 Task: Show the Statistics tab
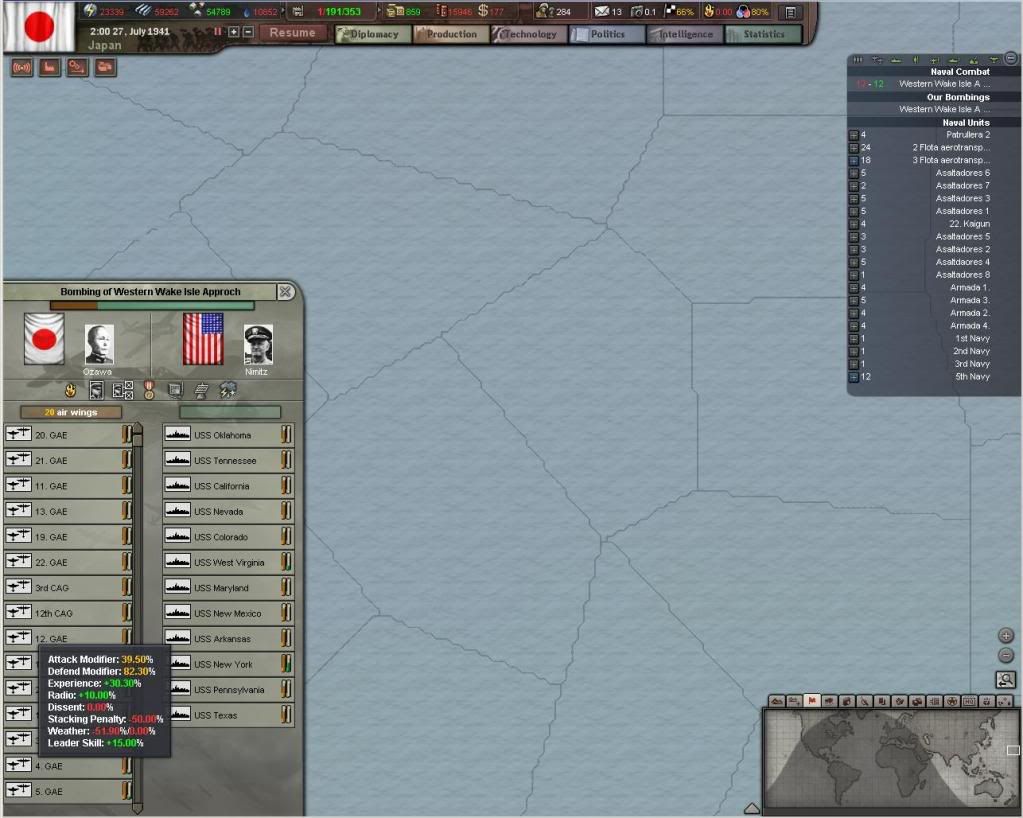pyautogui.click(x=763, y=34)
